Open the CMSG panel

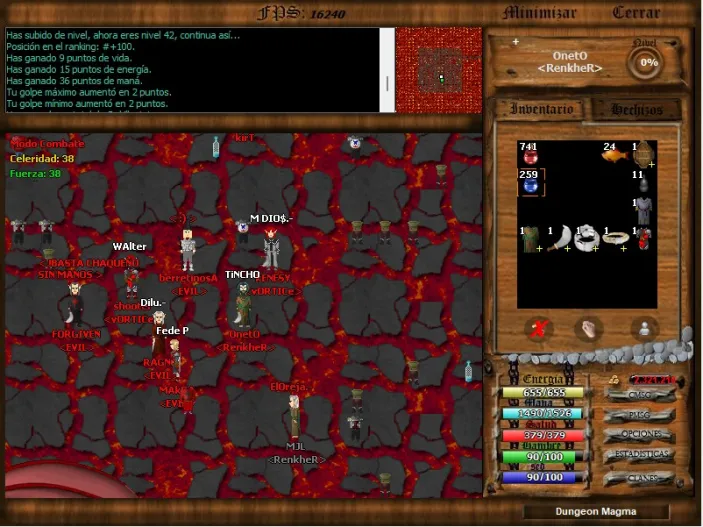[x=639, y=393]
